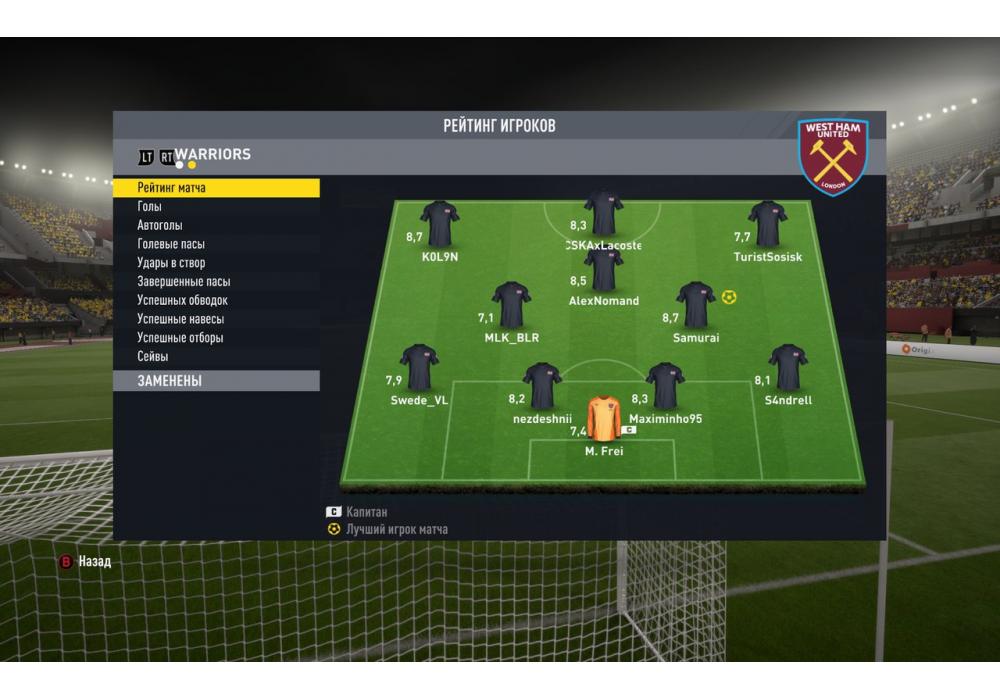Select goalkeeper M. Frei's orange shirt
Screen dimensions: 1000x700
[x=604, y=420]
